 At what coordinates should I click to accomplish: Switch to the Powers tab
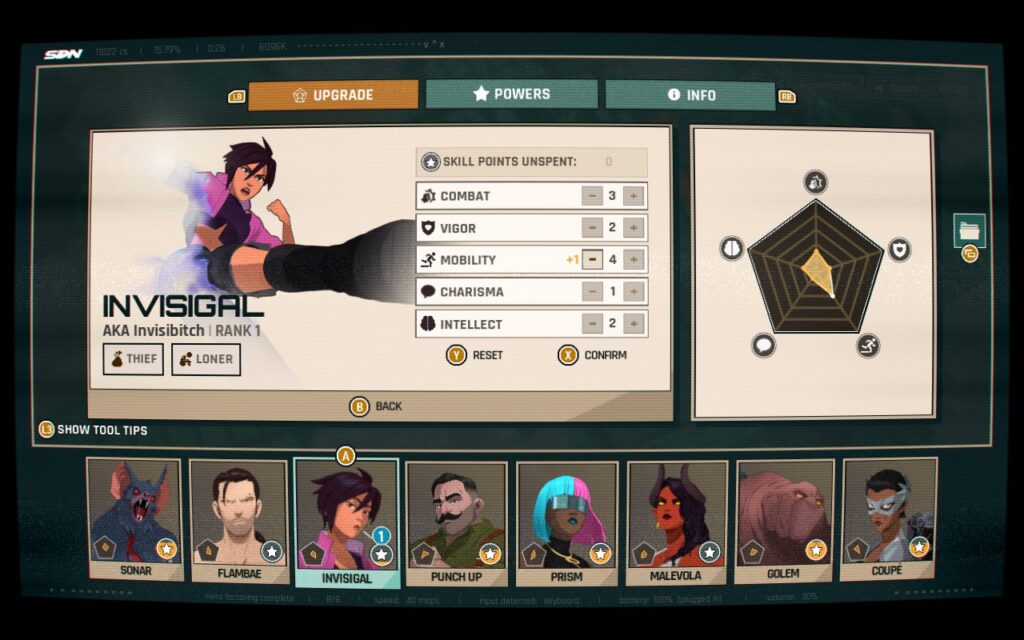(511, 94)
